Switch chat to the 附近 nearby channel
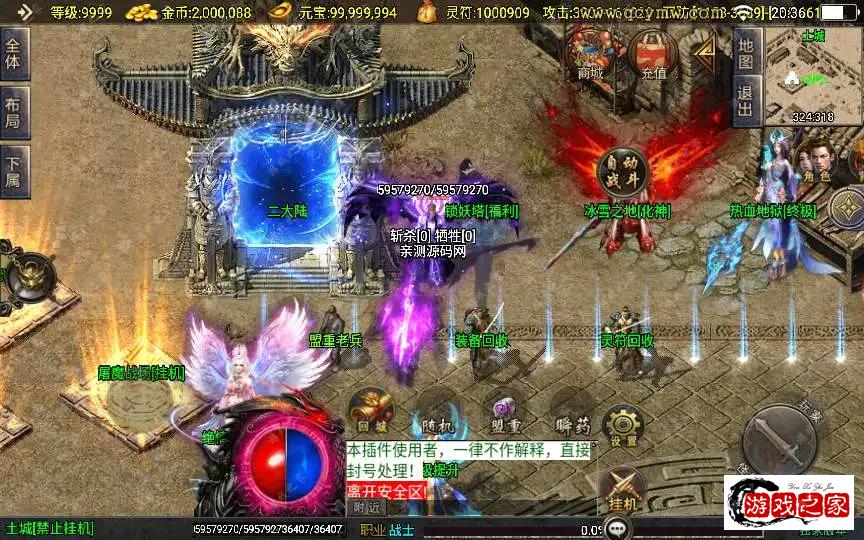 [x=368, y=507]
